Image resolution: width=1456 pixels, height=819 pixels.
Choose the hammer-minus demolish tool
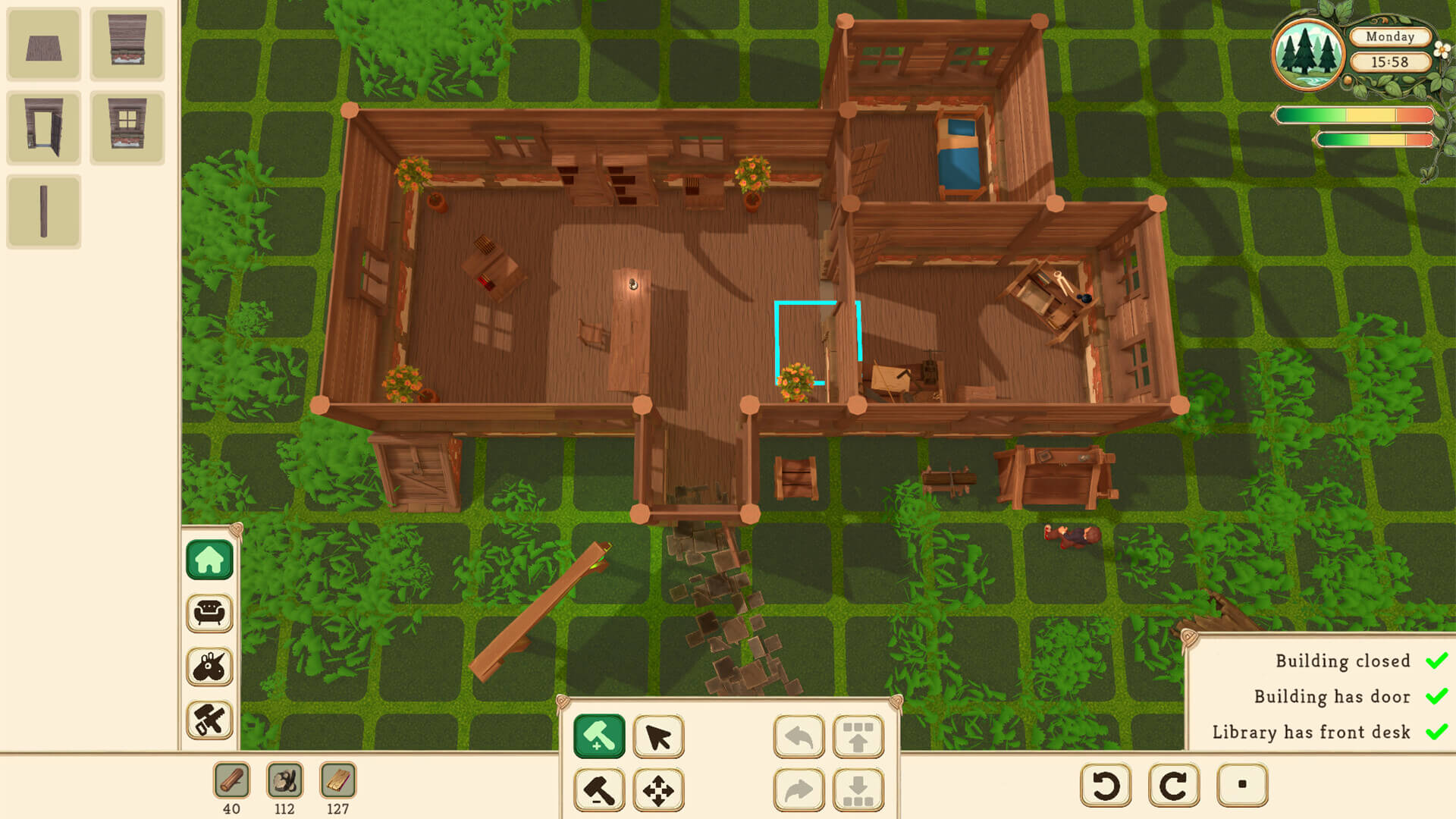pyautogui.click(x=599, y=789)
